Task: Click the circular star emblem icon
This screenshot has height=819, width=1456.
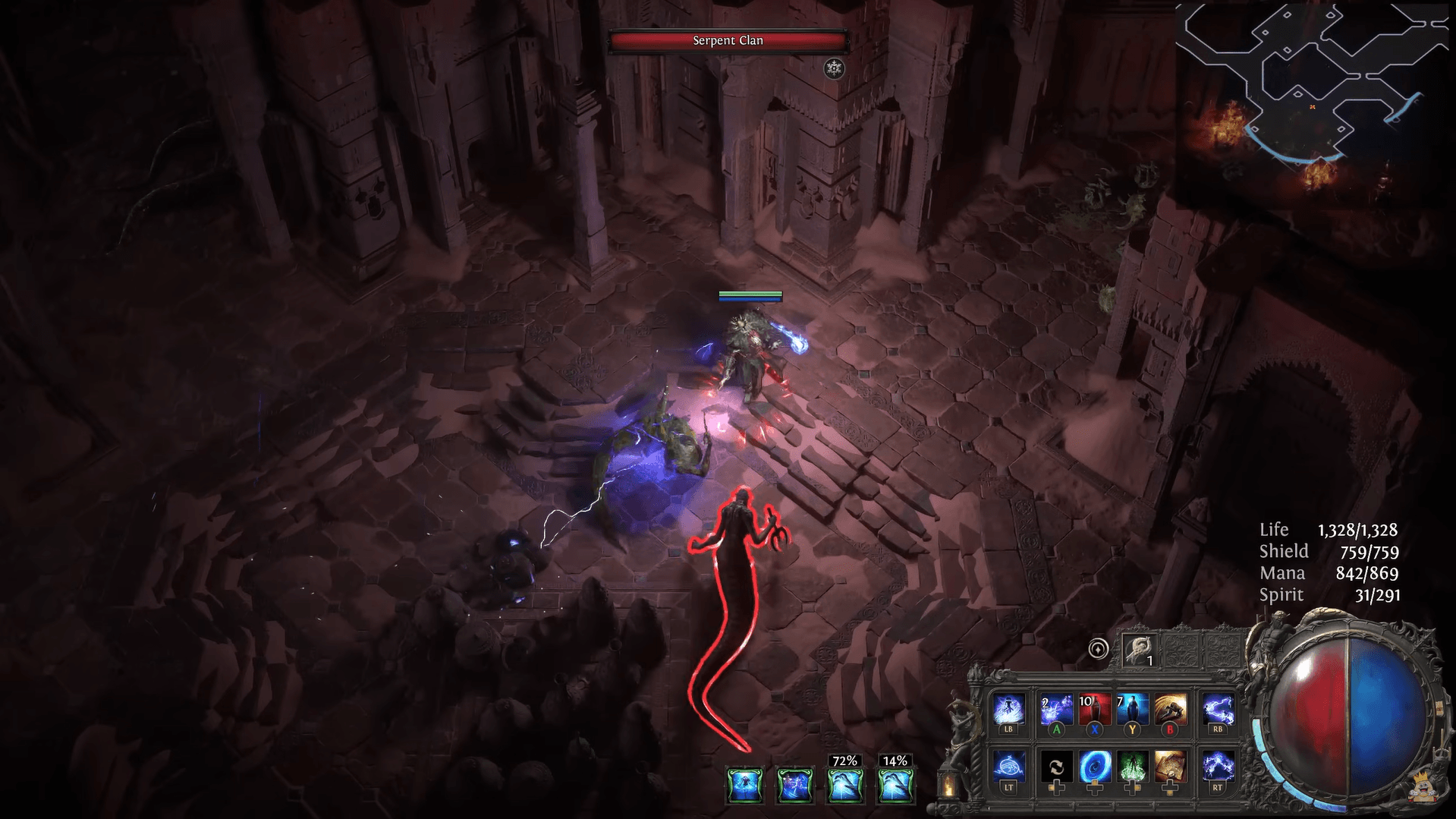Action: 1098,649
